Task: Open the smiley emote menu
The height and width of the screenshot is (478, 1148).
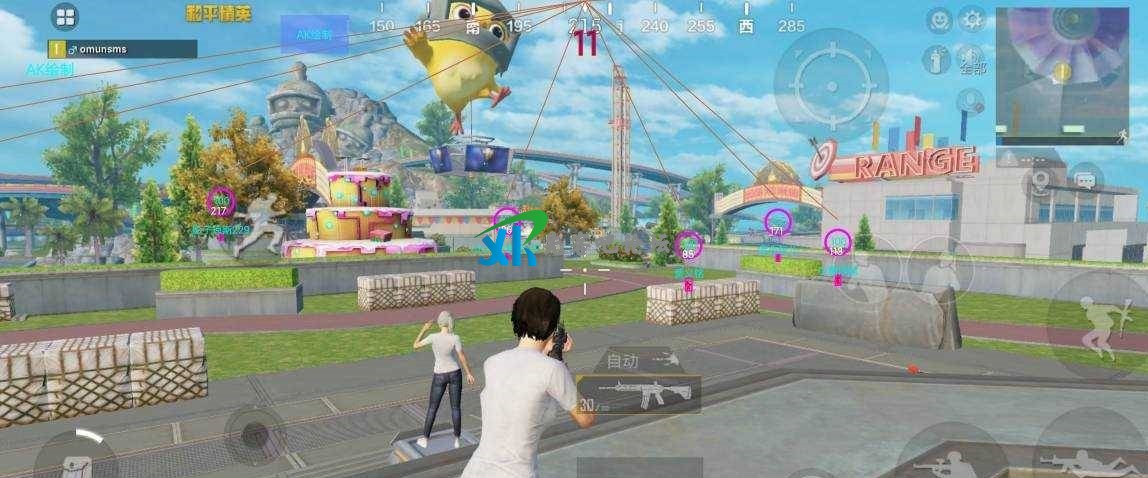Action: tap(938, 19)
